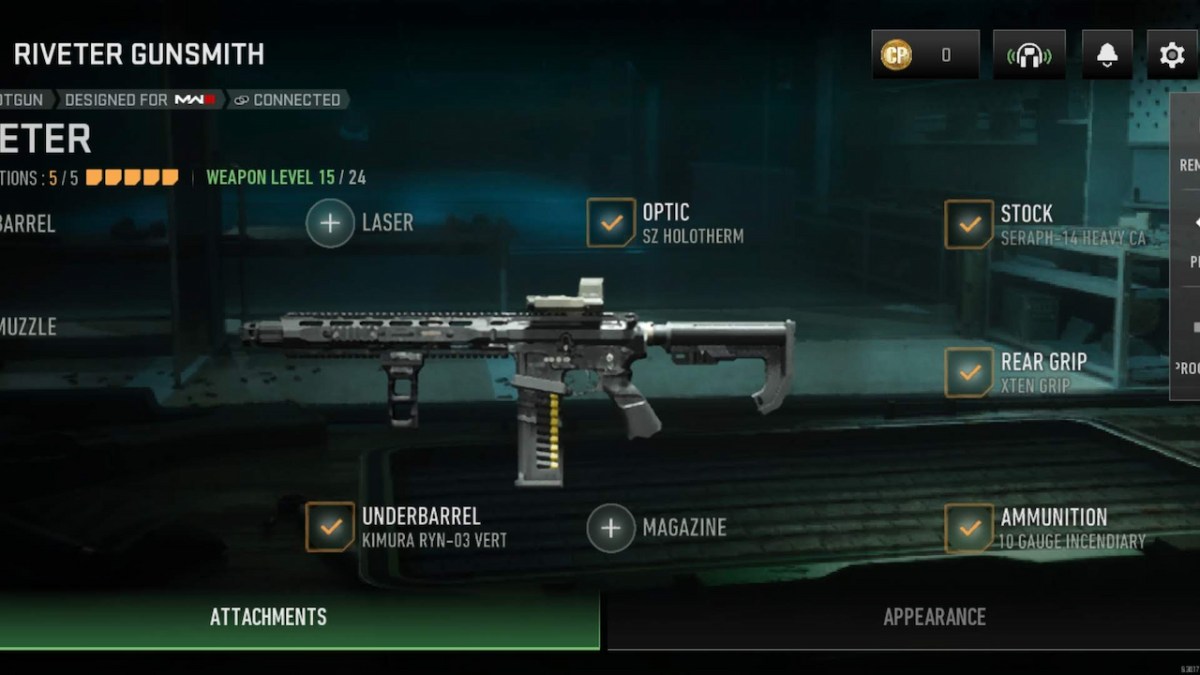This screenshot has height=675, width=1200.
Task: Open the Muzzle attachment slot
Action: point(28,326)
